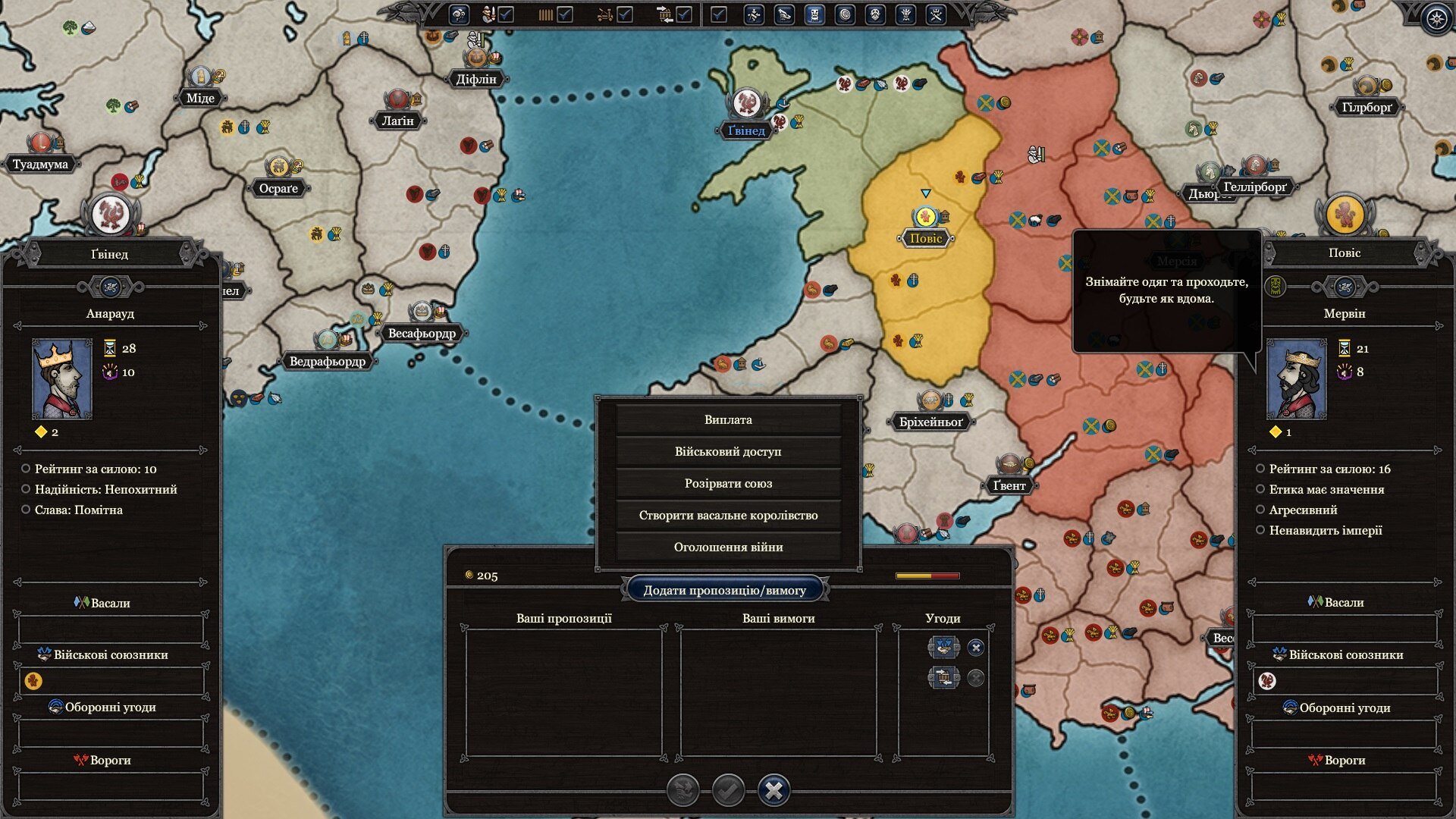This screenshot has height=819, width=1456.
Task: Toggle the siege catapult overlay checkbox
Action: 625,14
